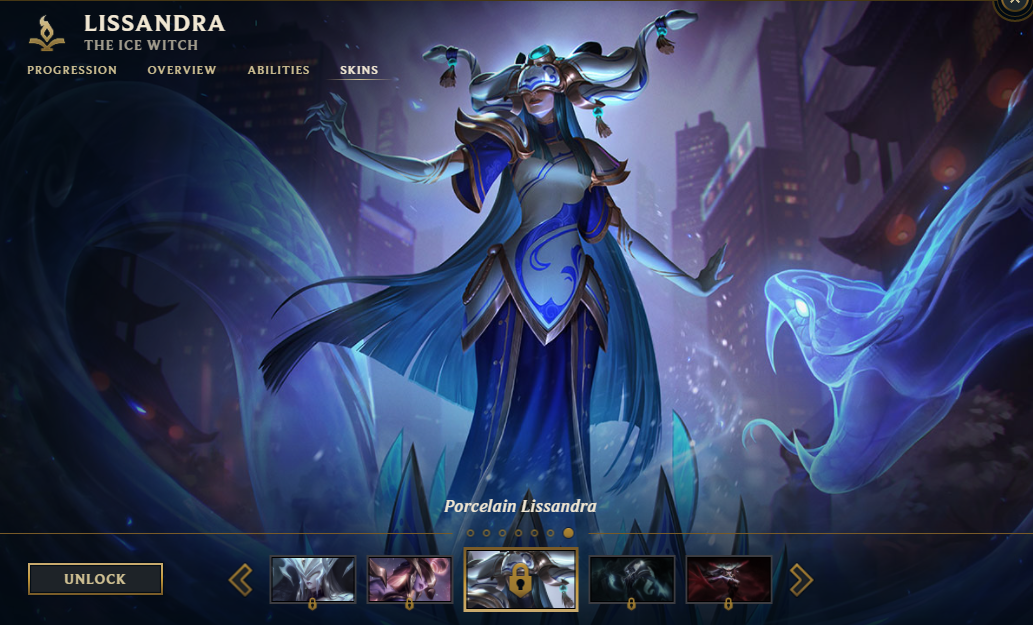Screen dimensions: 1033x625
Task: Click the highlighted Porcelain Lissandra thumbnail
Action: [521, 579]
